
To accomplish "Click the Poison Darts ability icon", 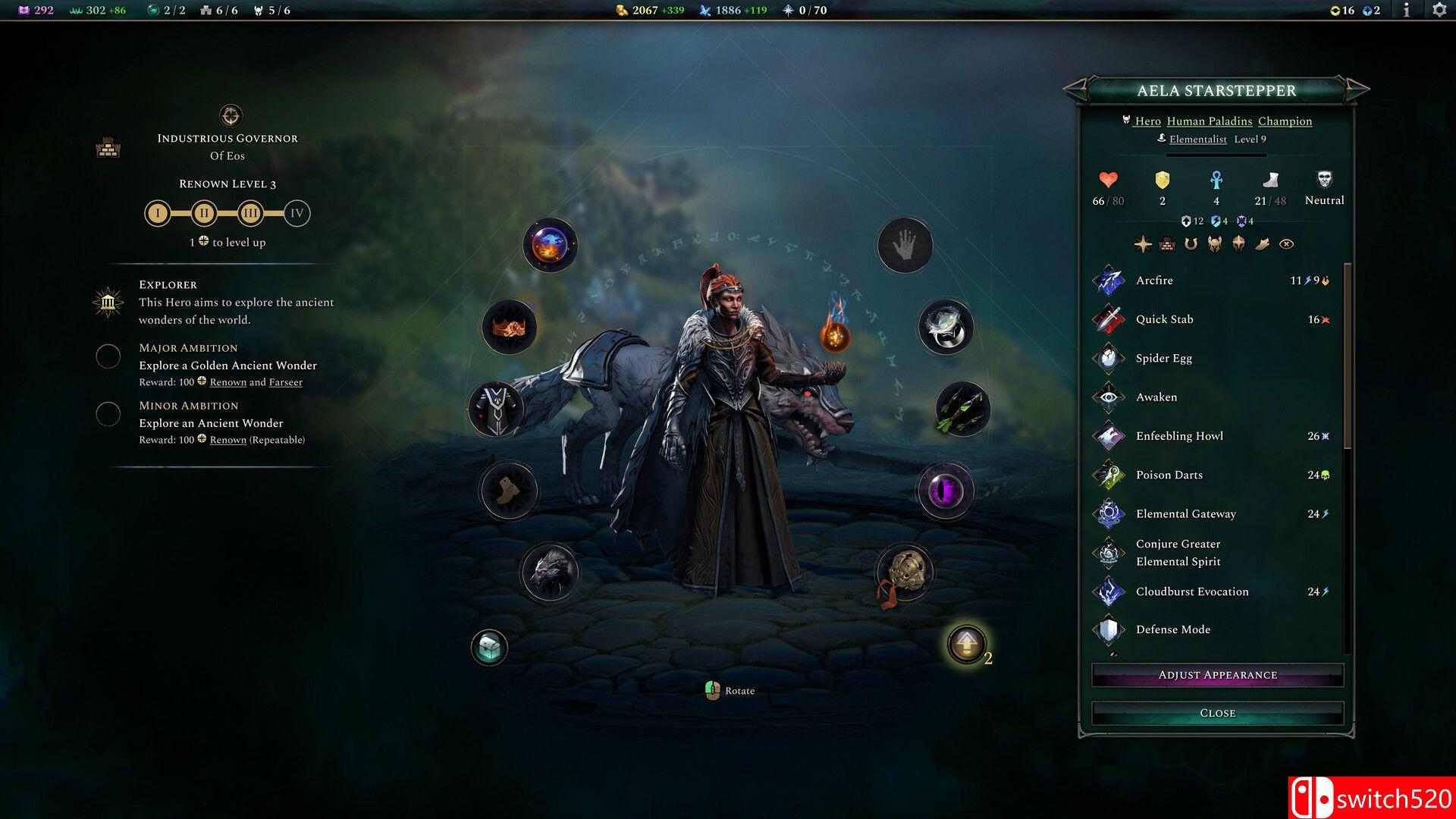I will [x=1108, y=475].
